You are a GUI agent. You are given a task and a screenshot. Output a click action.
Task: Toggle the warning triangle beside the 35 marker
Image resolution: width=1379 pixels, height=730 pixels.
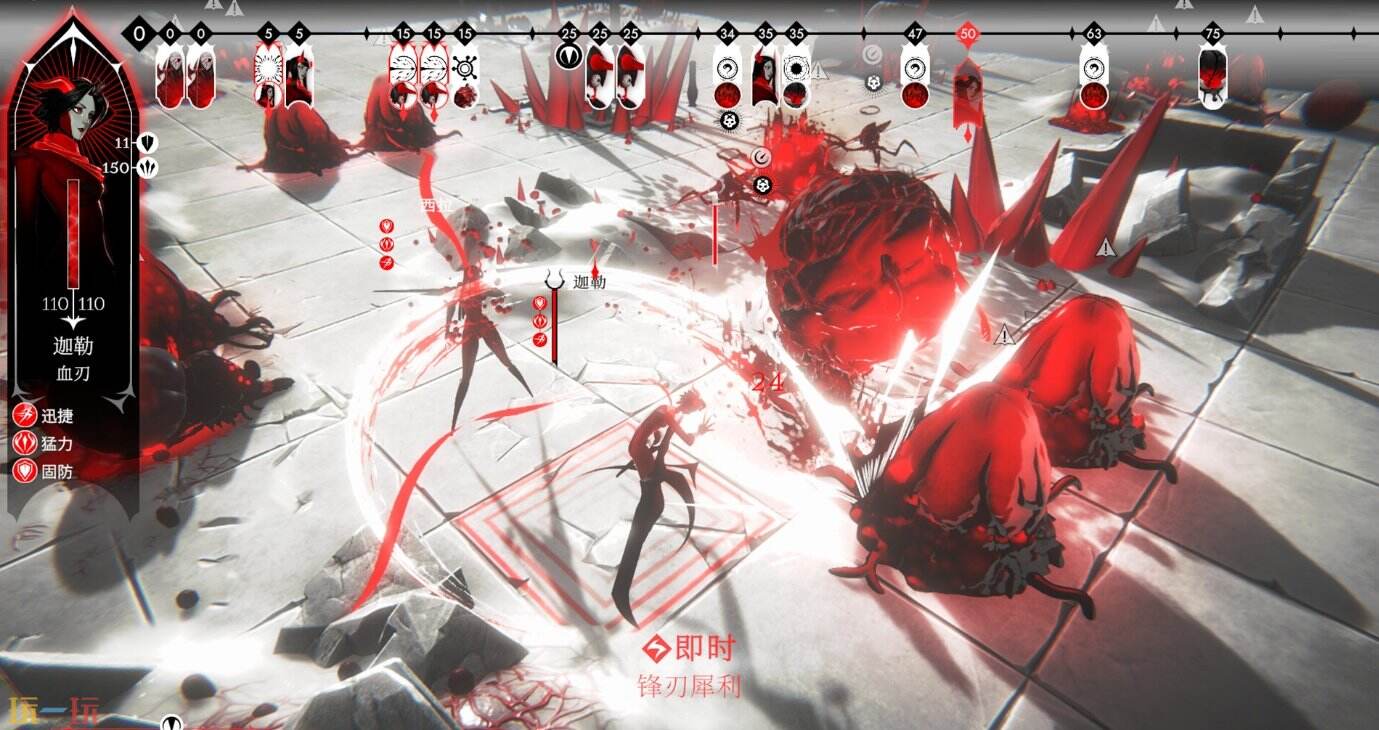pos(818,72)
